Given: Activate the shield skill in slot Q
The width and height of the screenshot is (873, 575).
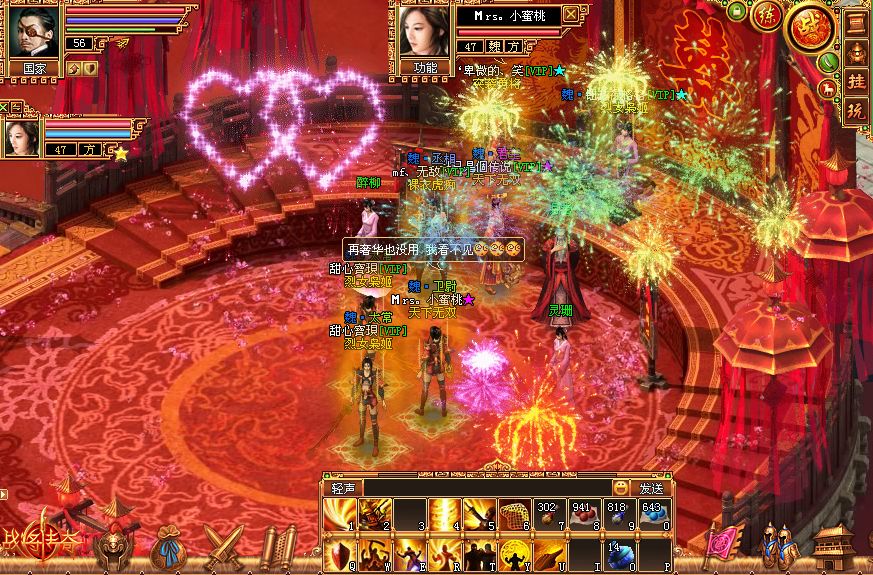Looking at the screenshot, I should pyautogui.click(x=339, y=553).
